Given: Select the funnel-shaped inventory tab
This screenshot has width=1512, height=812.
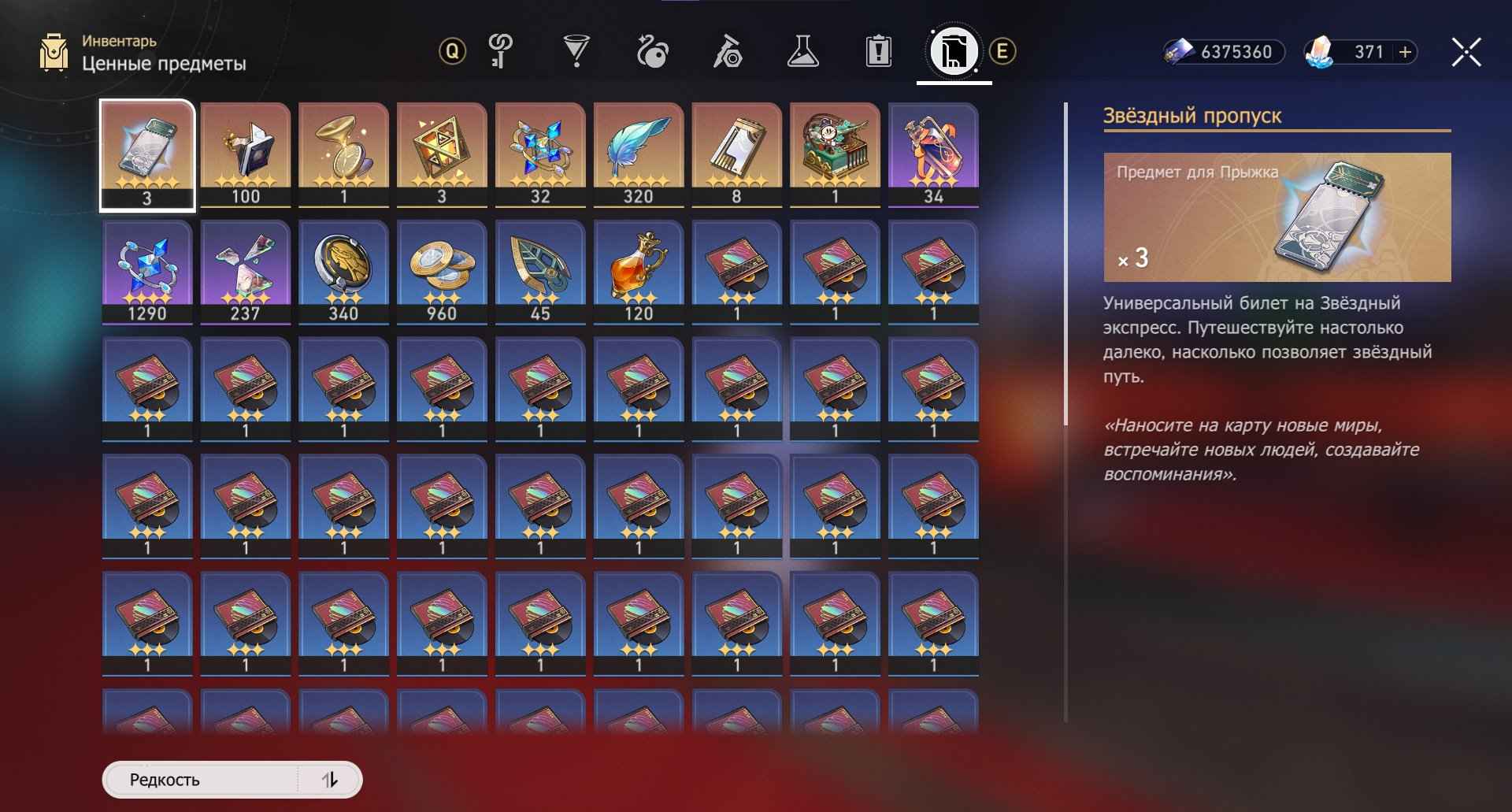Looking at the screenshot, I should click(x=577, y=51).
